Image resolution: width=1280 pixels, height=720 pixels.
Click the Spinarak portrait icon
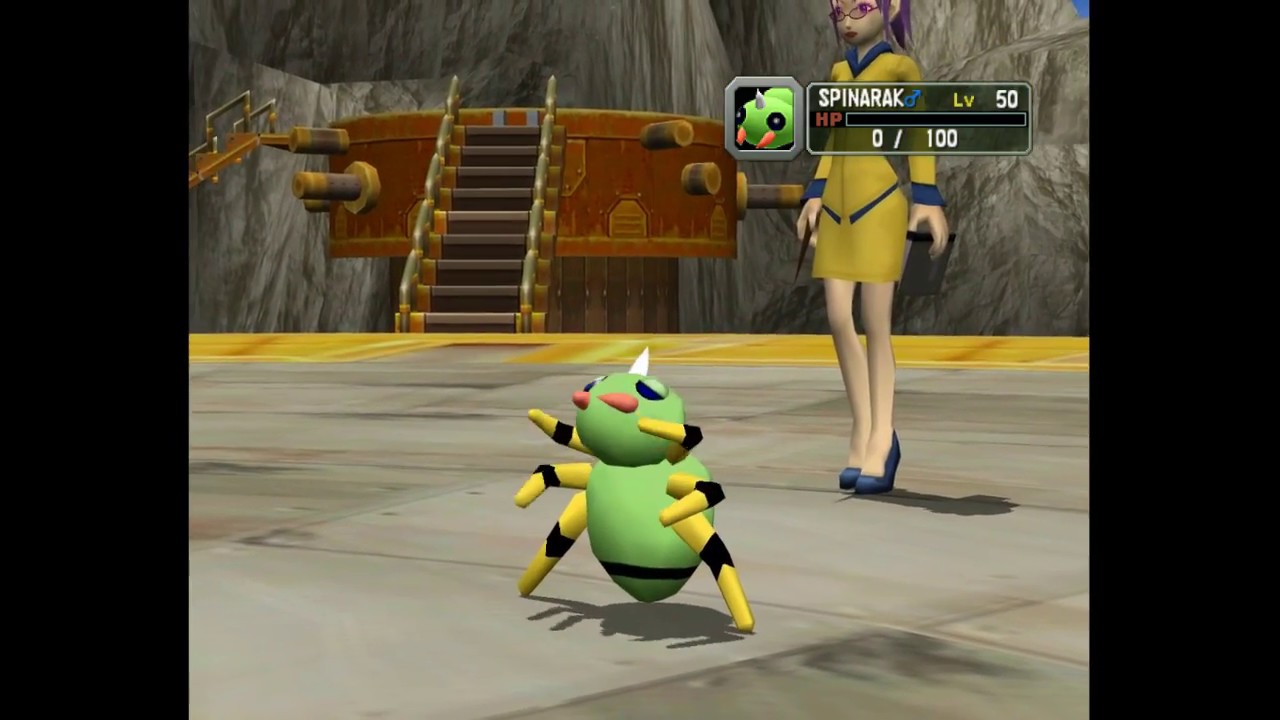coord(764,119)
